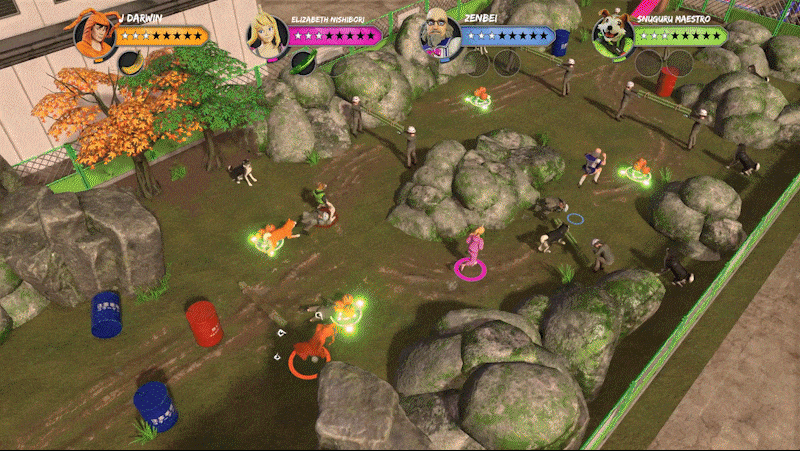Select J Darwin's orange-hooded portrait
This screenshot has width=800, height=451.
point(96,33)
